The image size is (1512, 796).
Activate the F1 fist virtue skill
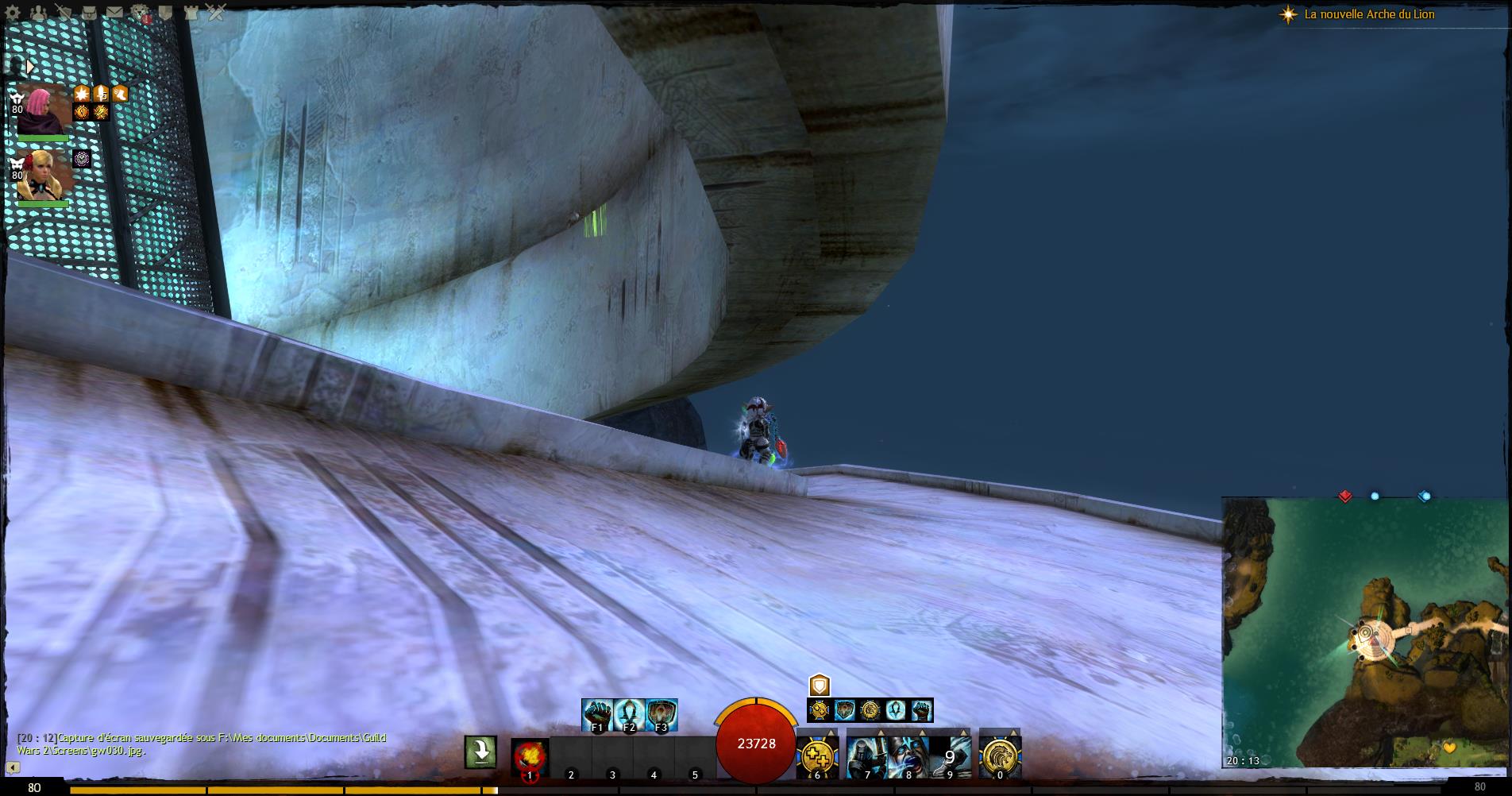click(597, 714)
